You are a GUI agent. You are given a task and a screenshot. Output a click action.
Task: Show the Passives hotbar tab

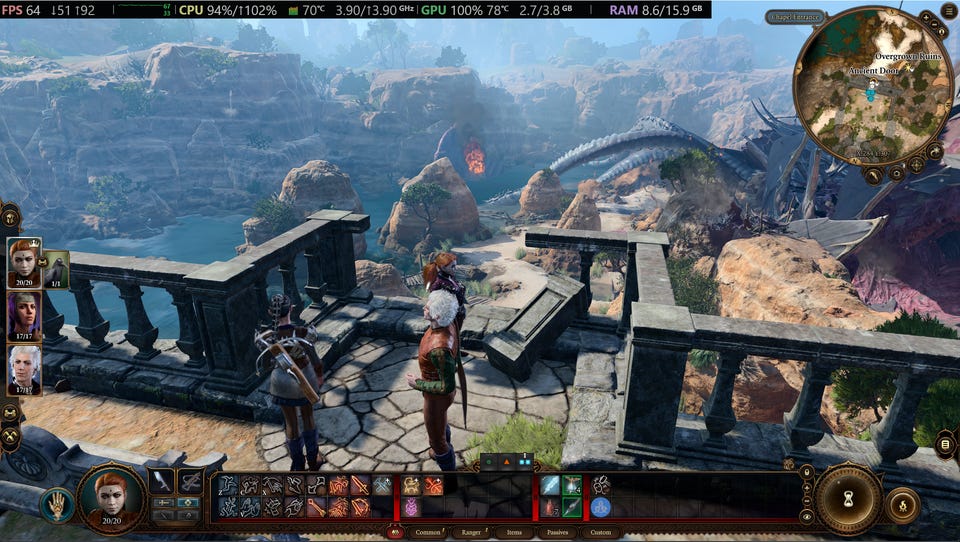tap(557, 533)
